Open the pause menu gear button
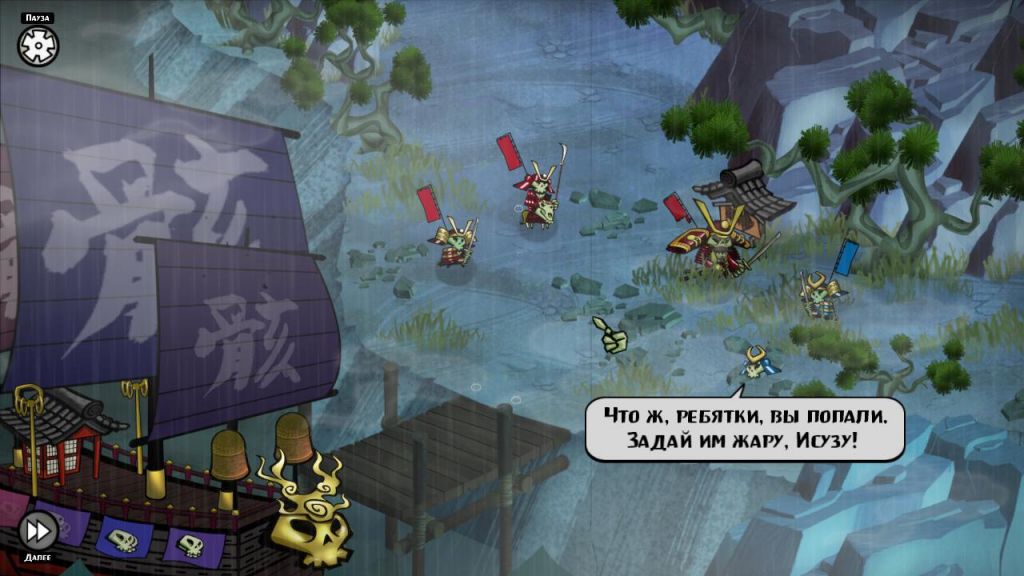This screenshot has height=576, width=1024. tap(38, 45)
